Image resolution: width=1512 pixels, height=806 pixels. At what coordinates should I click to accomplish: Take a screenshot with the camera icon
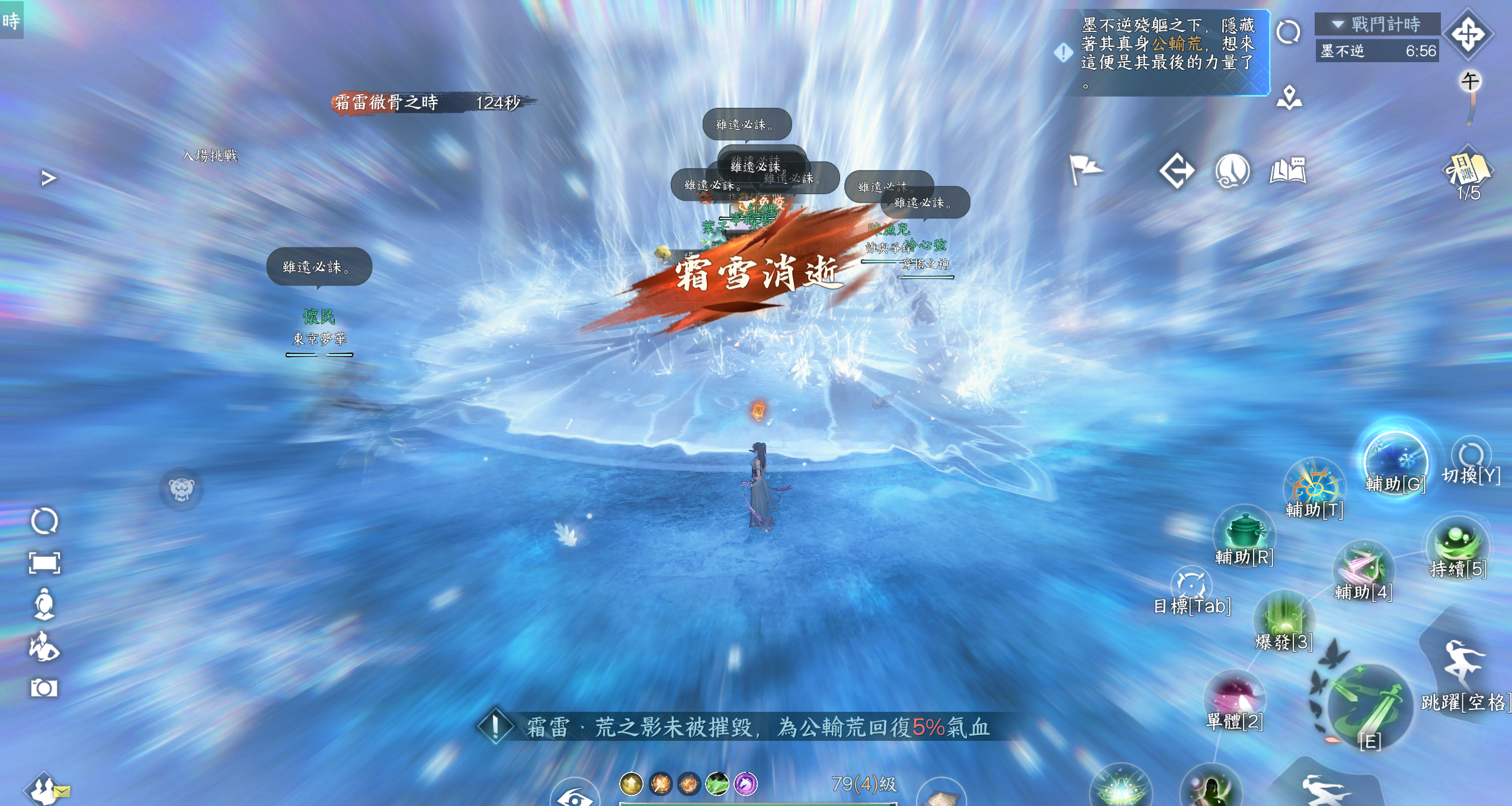point(44,688)
